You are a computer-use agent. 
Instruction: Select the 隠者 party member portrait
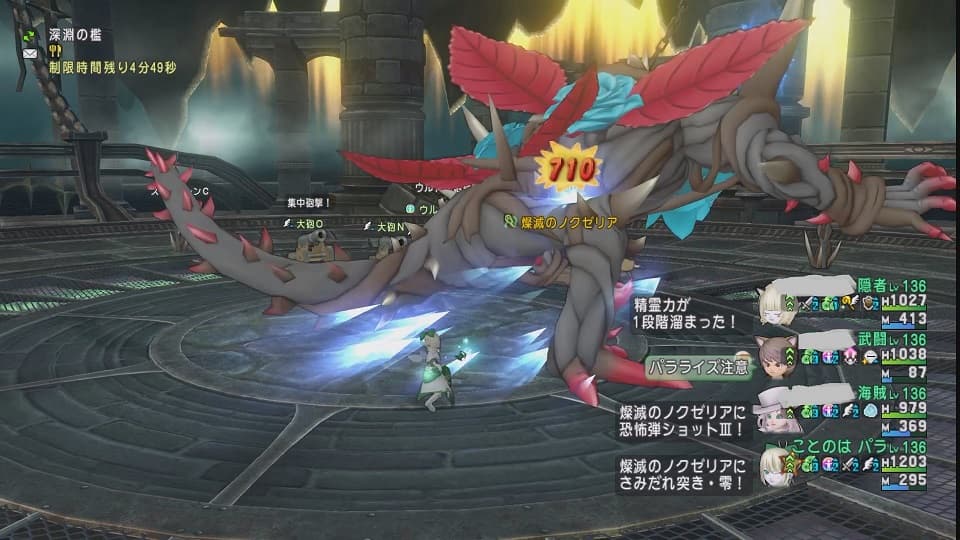(772, 305)
